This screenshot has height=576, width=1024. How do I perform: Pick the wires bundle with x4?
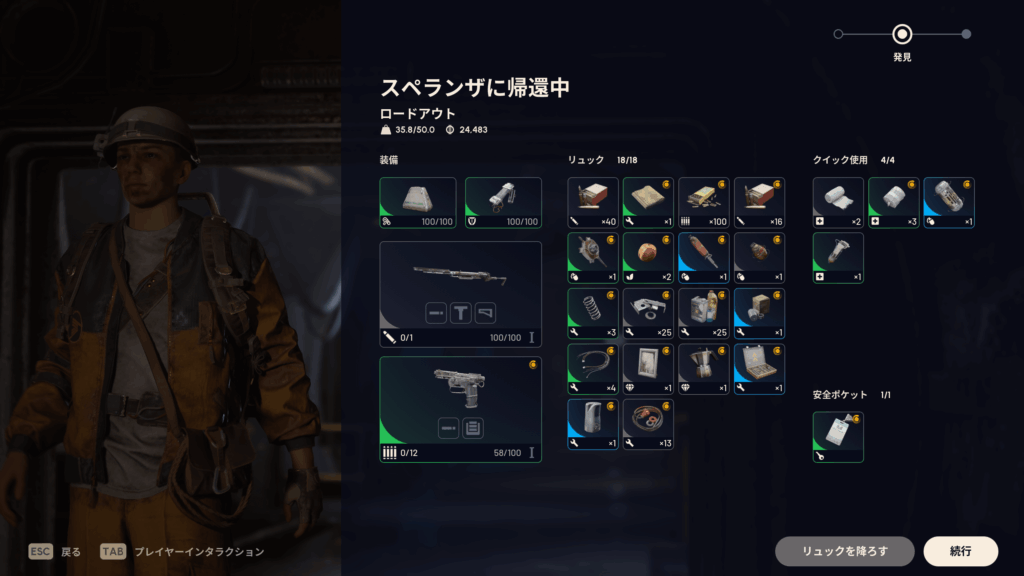(x=593, y=369)
